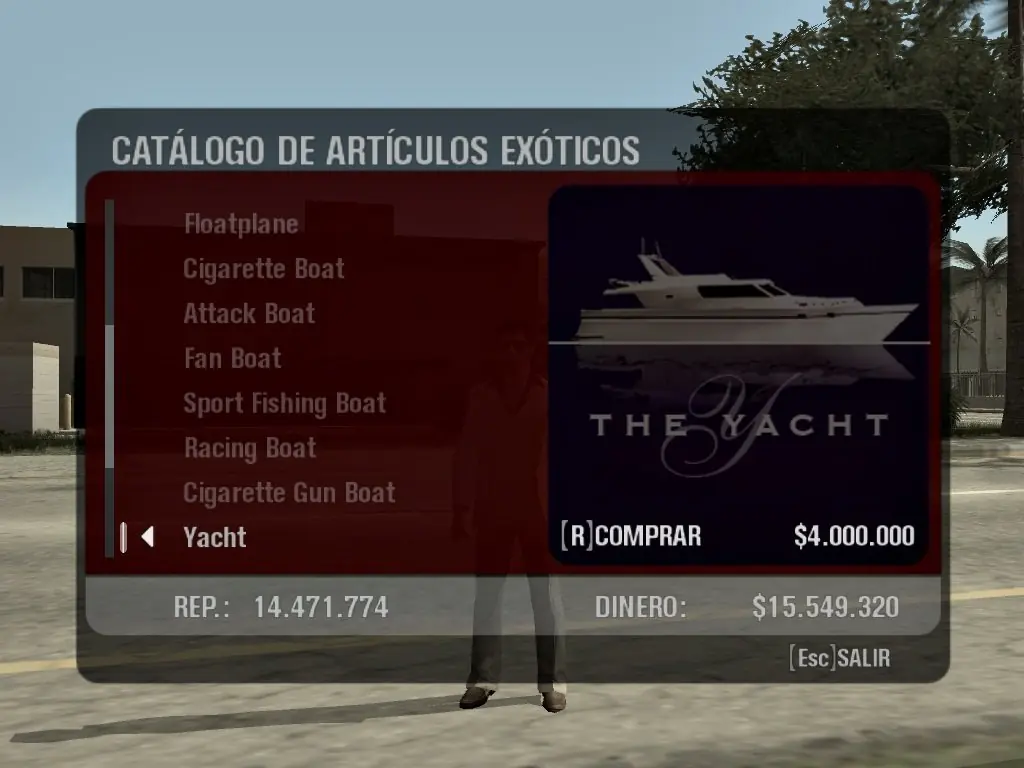The height and width of the screenshot is (768, 1024).
Task: Choose the Sport Fishing Boat entry
Action: 285,403
